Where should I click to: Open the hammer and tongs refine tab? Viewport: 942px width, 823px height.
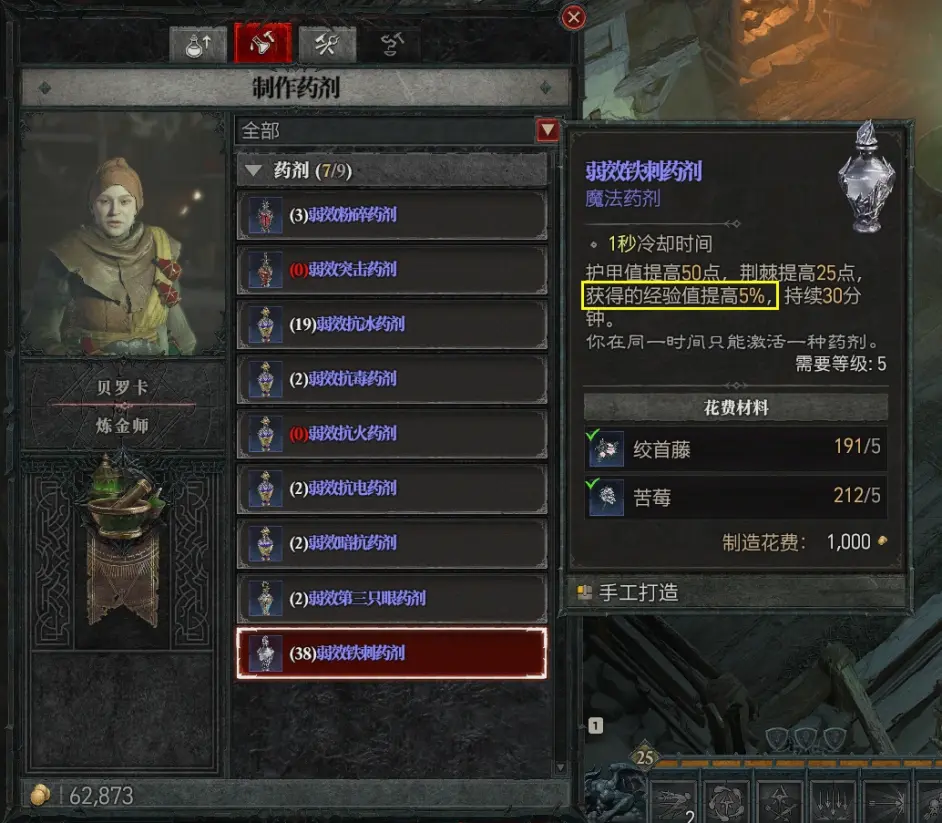coord(326,44)
